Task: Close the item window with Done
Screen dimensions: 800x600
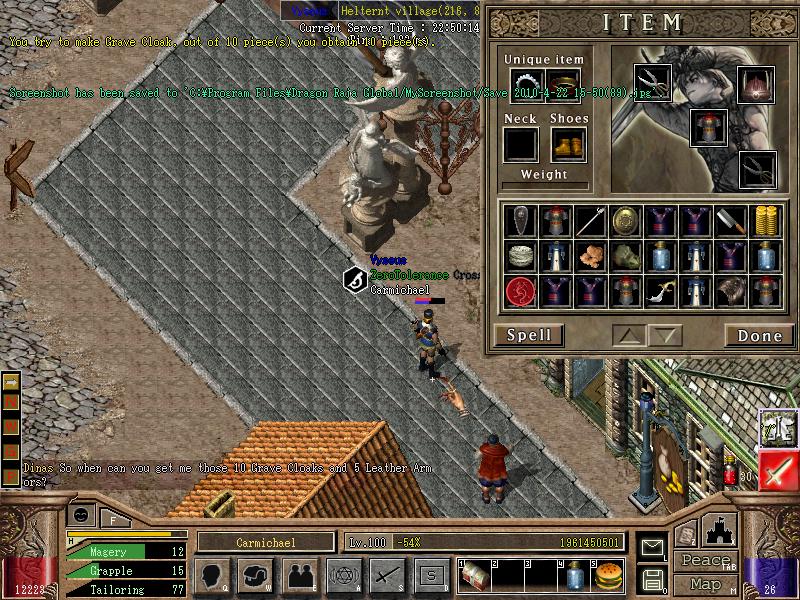Action: click(759, 335)
